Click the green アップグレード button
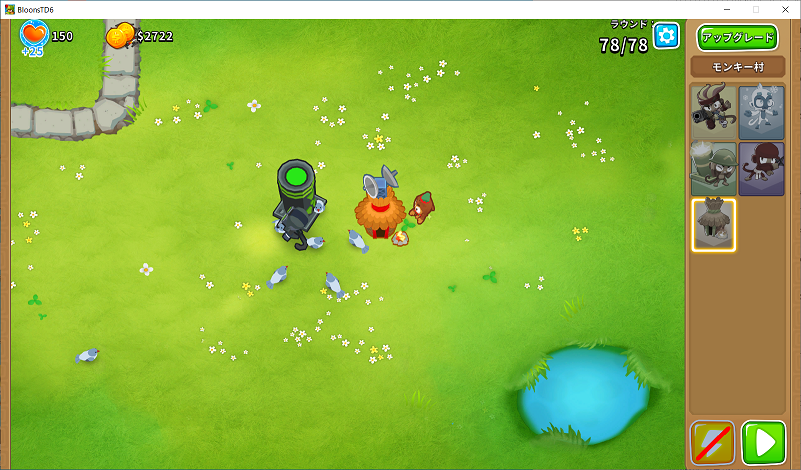The width and height of the screenshot is (801, 470). 736,37
